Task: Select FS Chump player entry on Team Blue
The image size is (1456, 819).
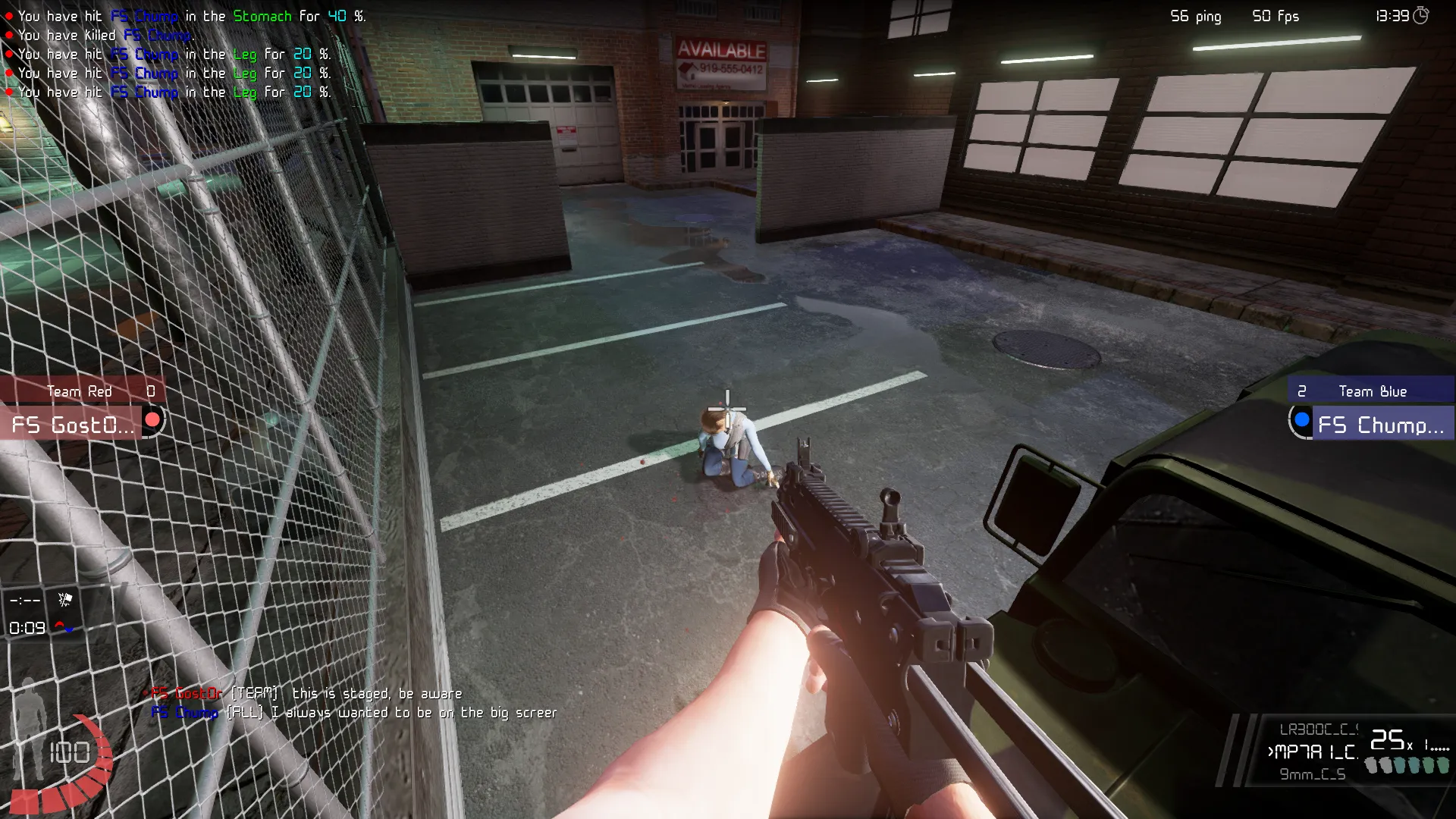Action: tap(1380, 425)
